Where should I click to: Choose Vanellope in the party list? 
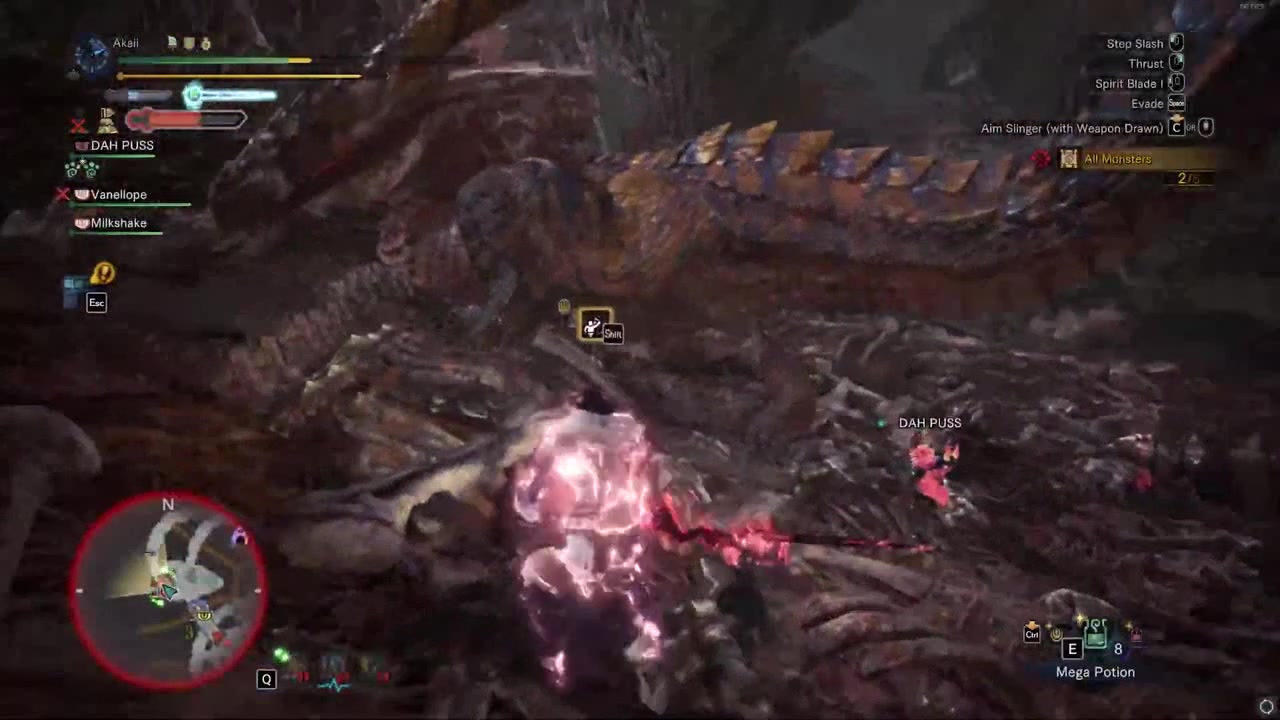click(x=118, y=195)
